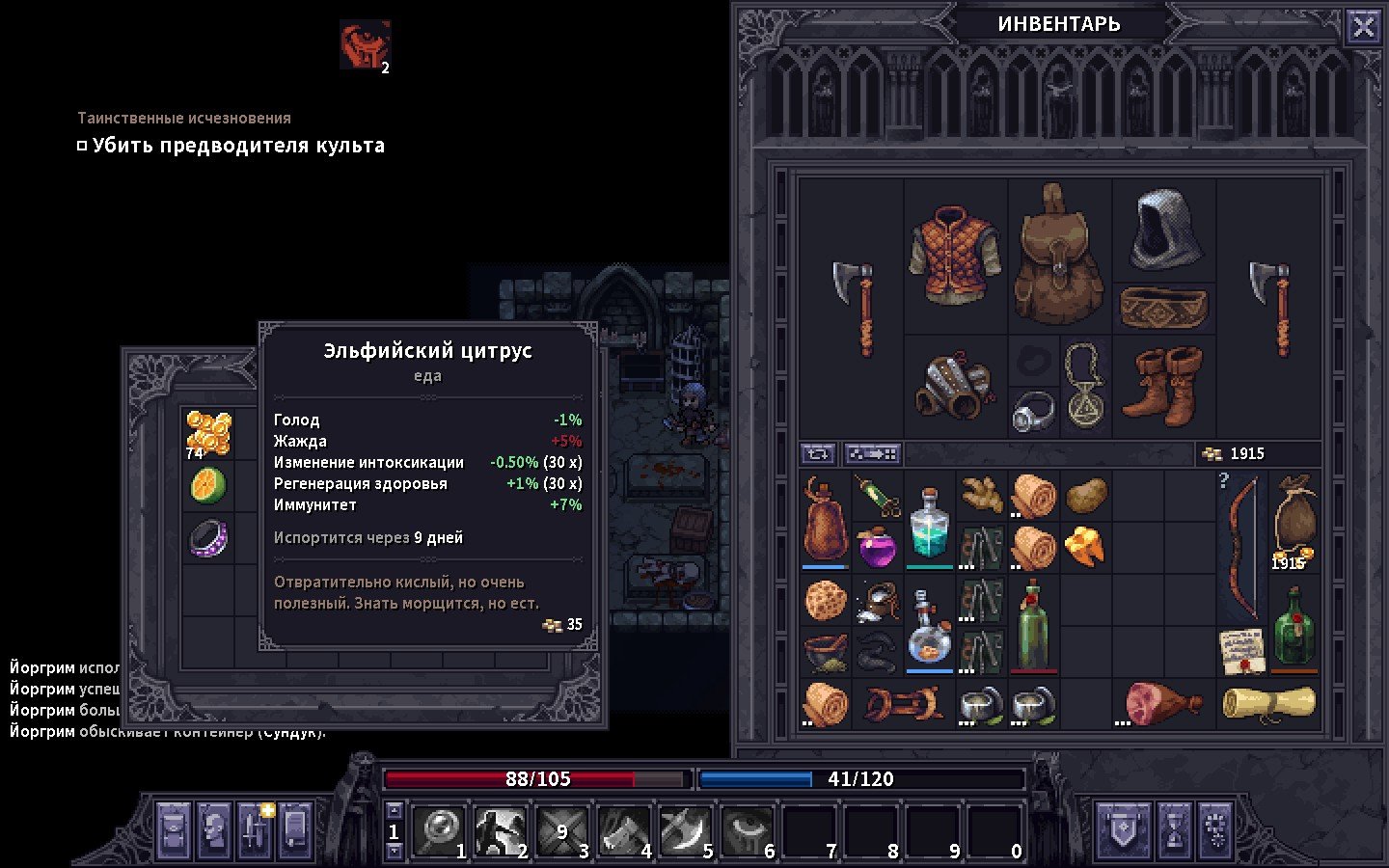Select the purple potion in the inventory

click(877, 548)
